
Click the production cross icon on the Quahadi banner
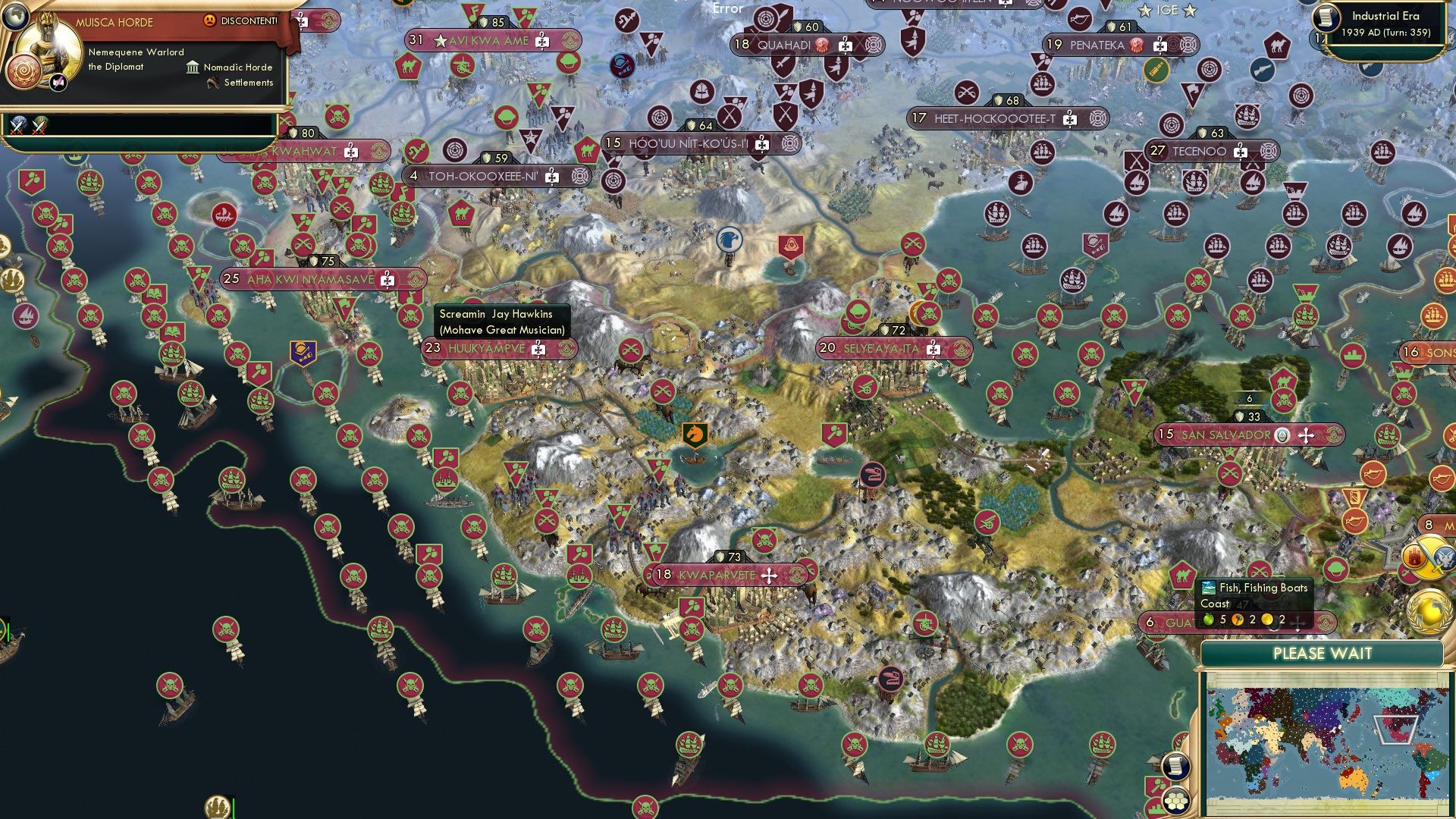pos(845,45)
